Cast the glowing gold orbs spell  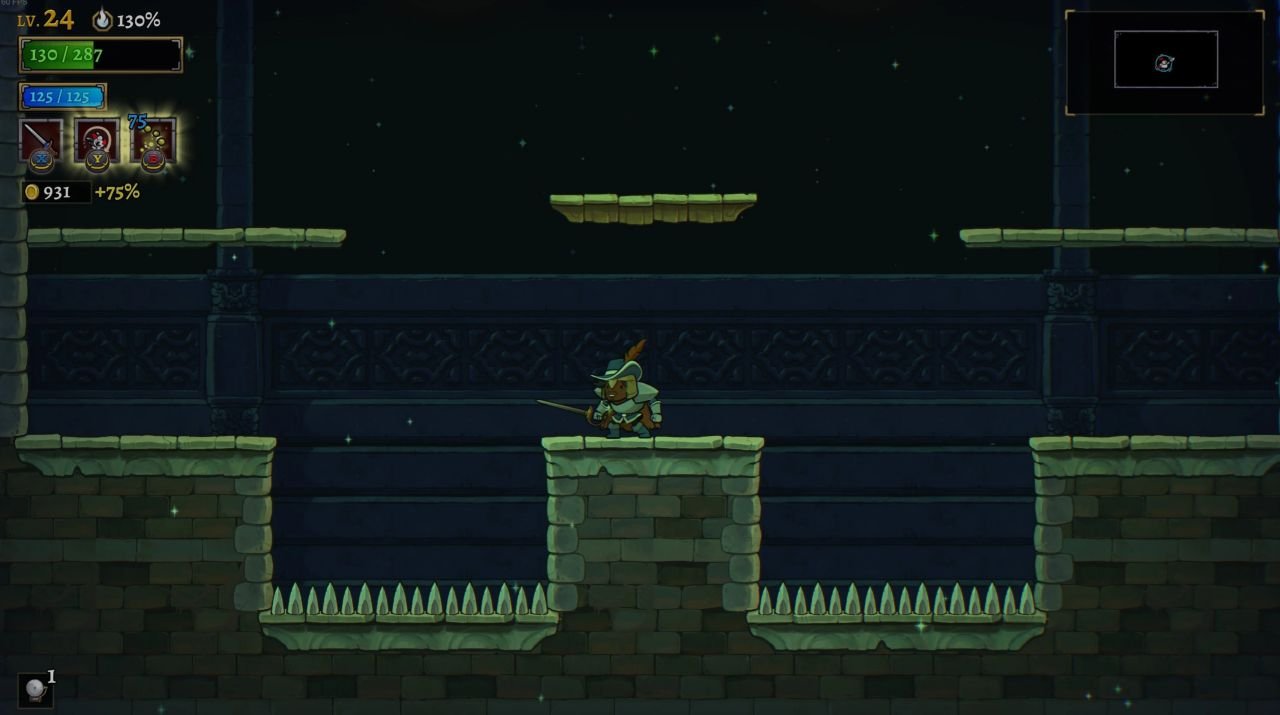(153, 140)
